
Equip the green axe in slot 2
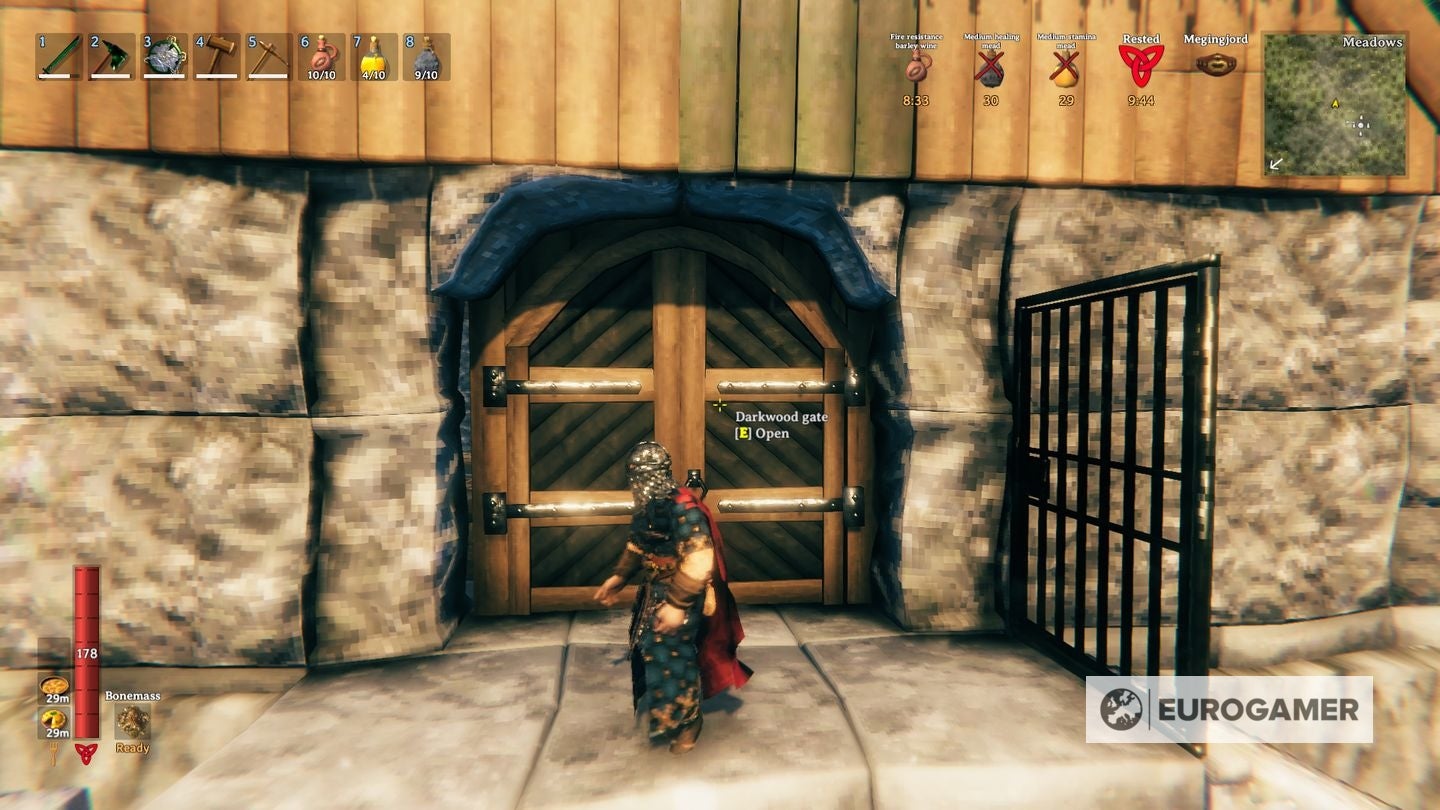(x=111, y=57)
